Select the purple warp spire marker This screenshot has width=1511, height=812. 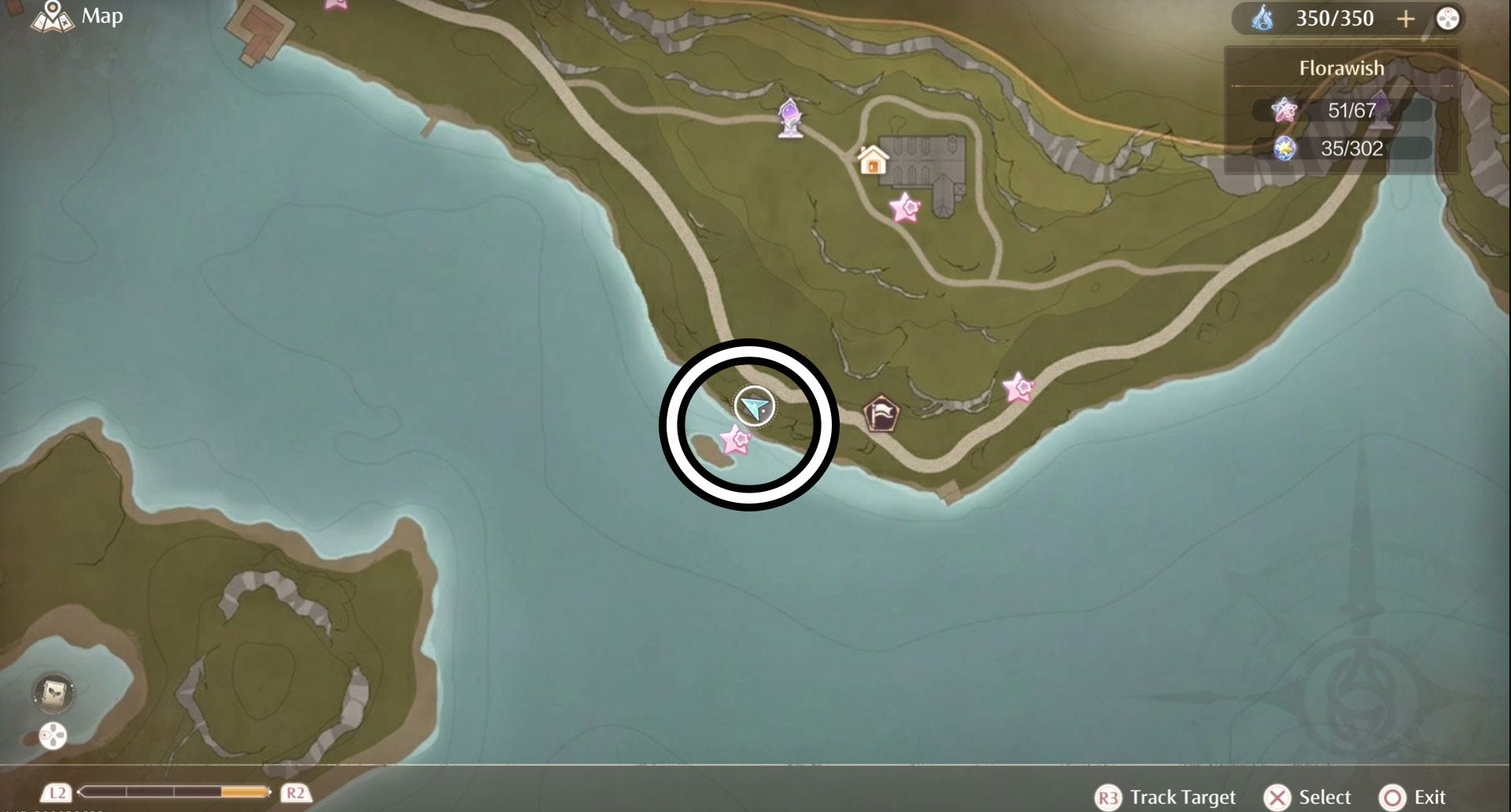tap(790, 119)
